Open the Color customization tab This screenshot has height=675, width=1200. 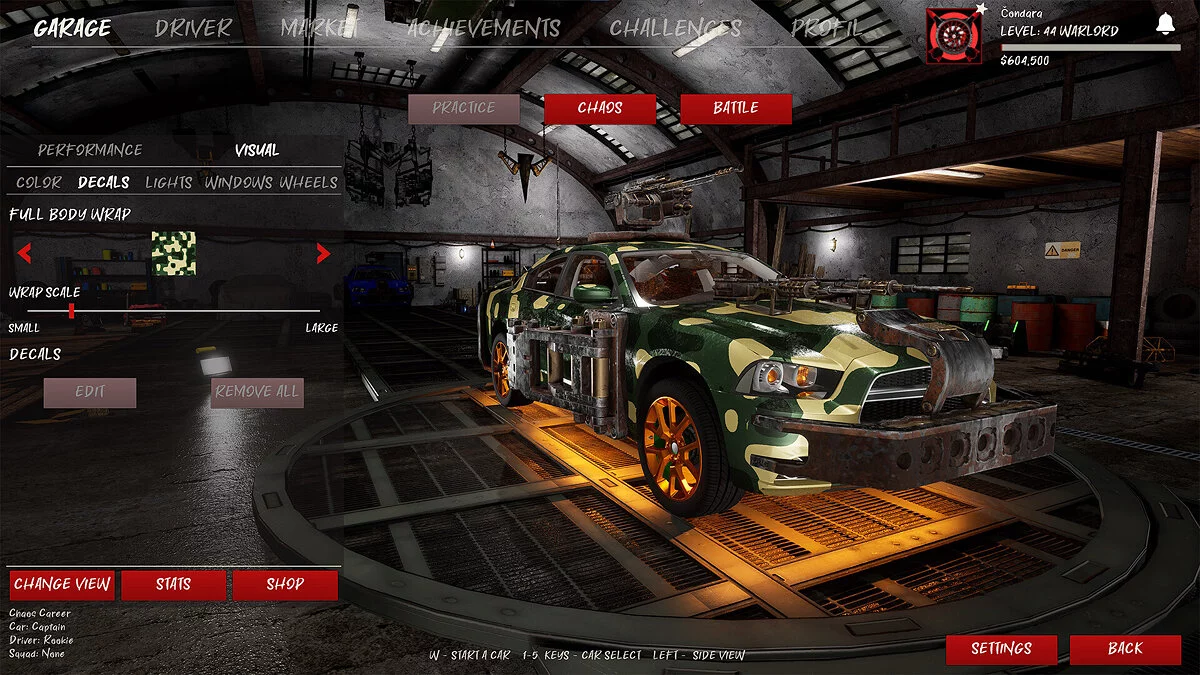point(39,182)
